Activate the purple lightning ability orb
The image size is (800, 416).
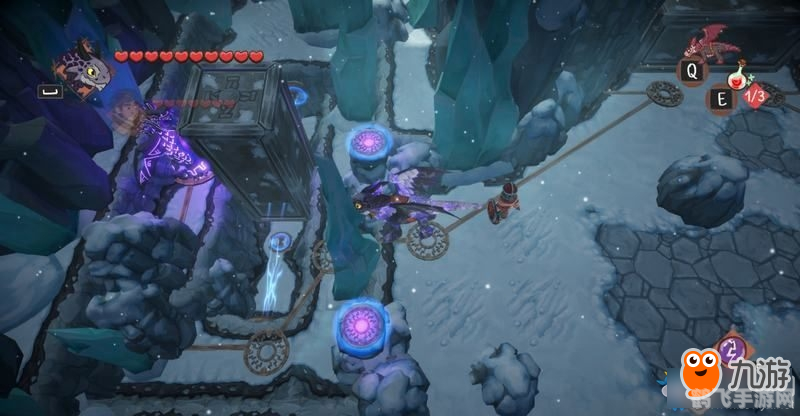point(732,350)
